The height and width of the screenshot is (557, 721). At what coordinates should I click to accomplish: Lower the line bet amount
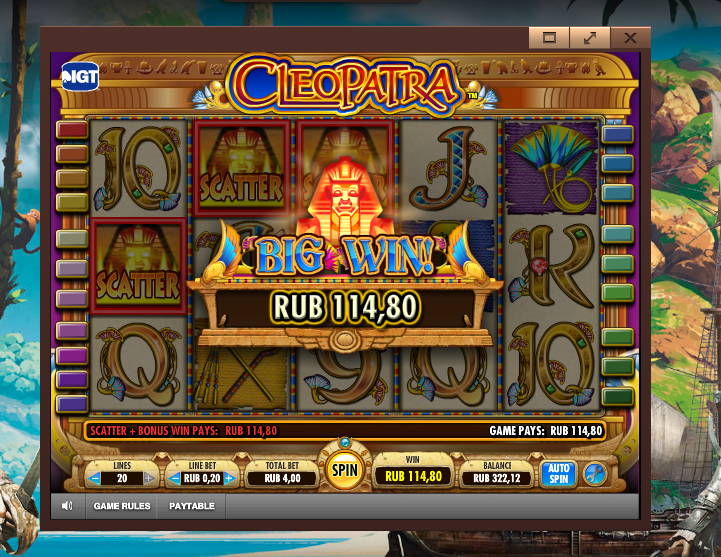point(172,478)
